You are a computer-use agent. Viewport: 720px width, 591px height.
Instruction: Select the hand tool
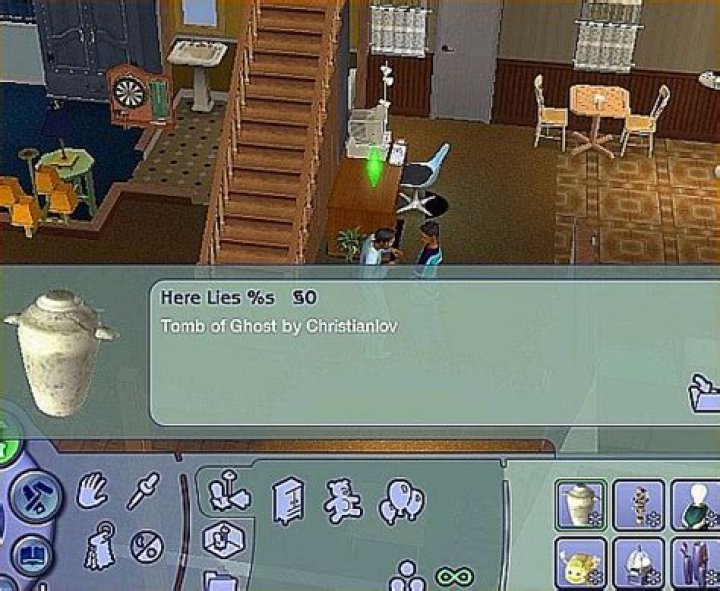pyautogui.click(x=94, y=491)
